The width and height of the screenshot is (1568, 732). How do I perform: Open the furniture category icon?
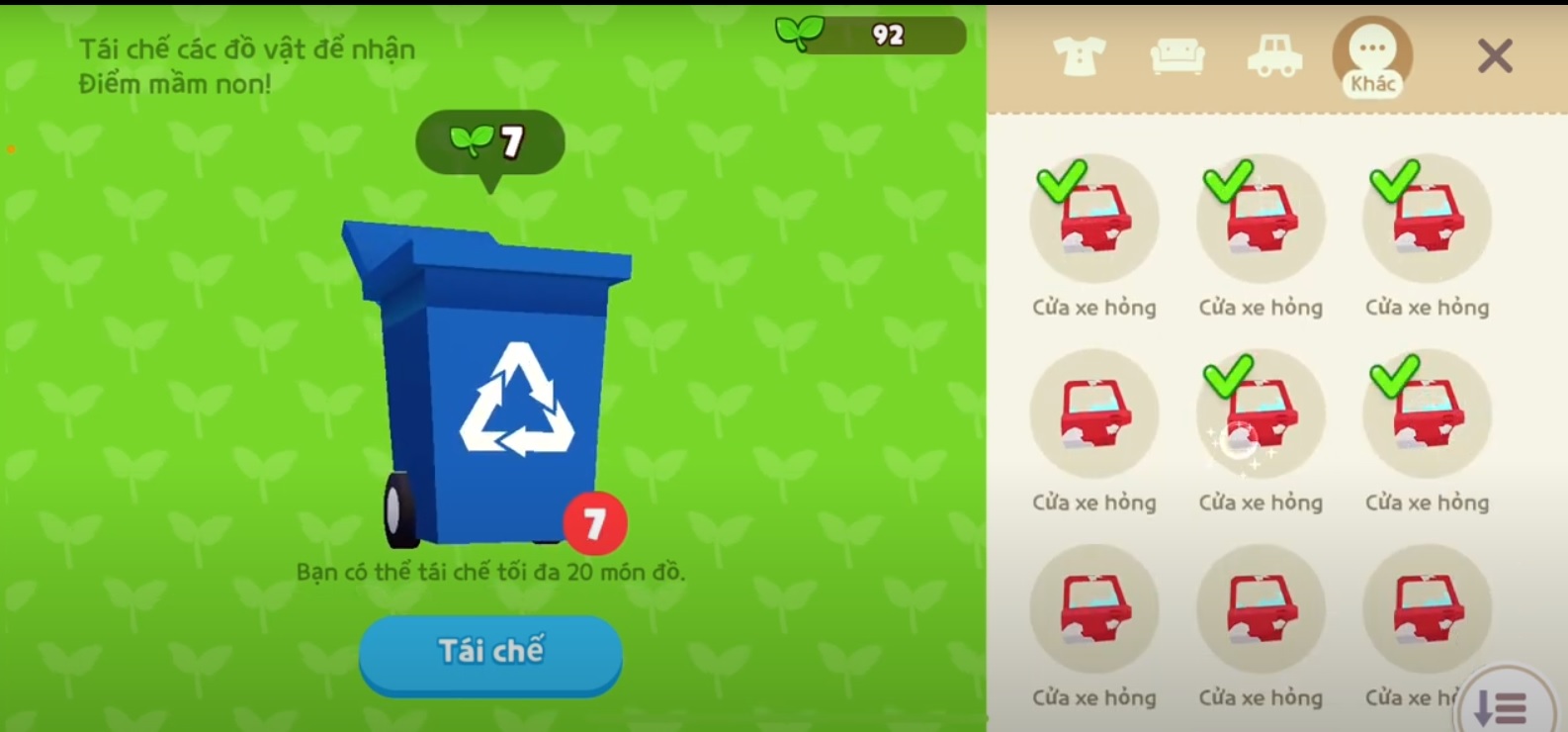click(1177, 56)
